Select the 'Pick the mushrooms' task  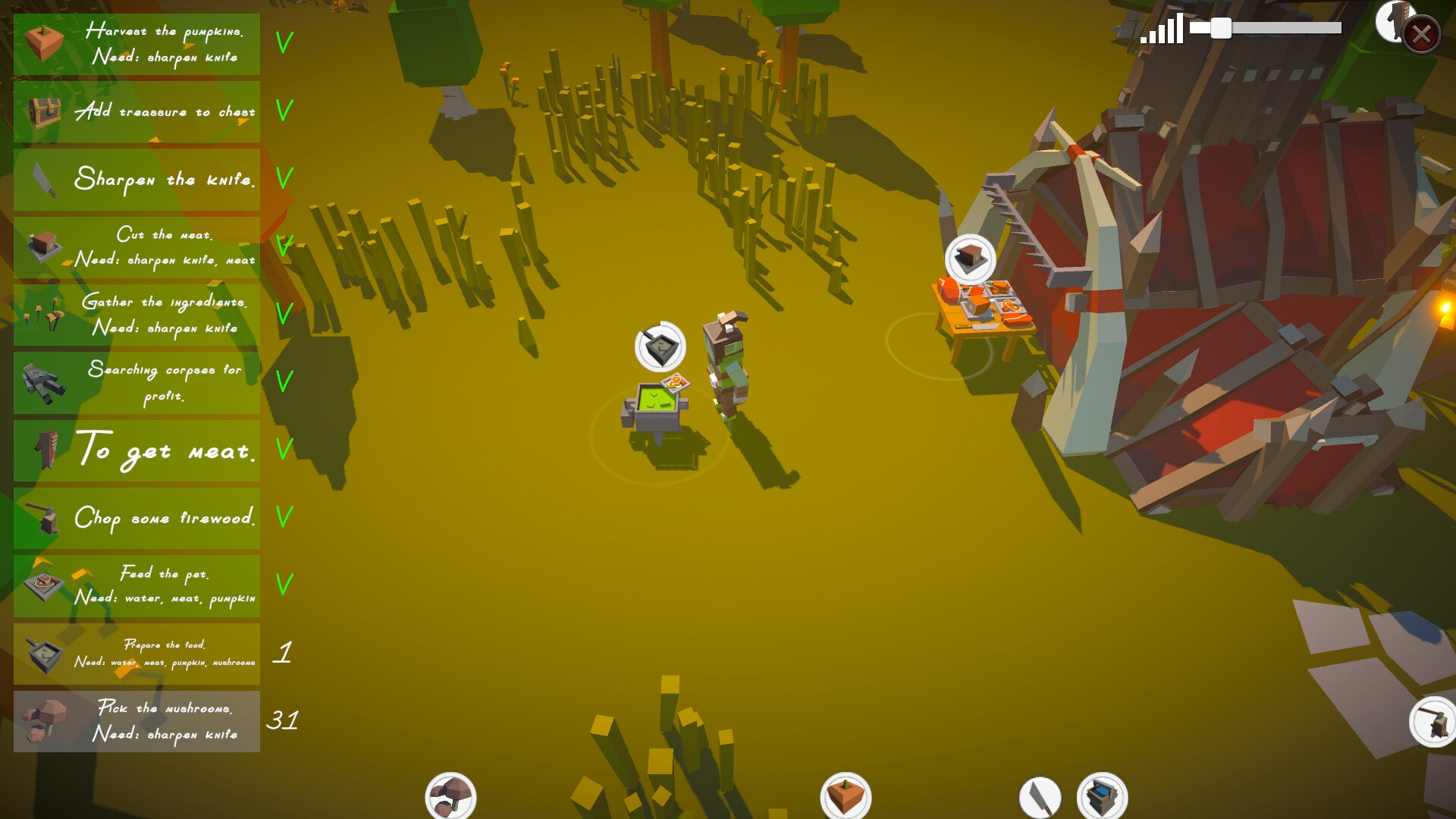coord(137,721)
